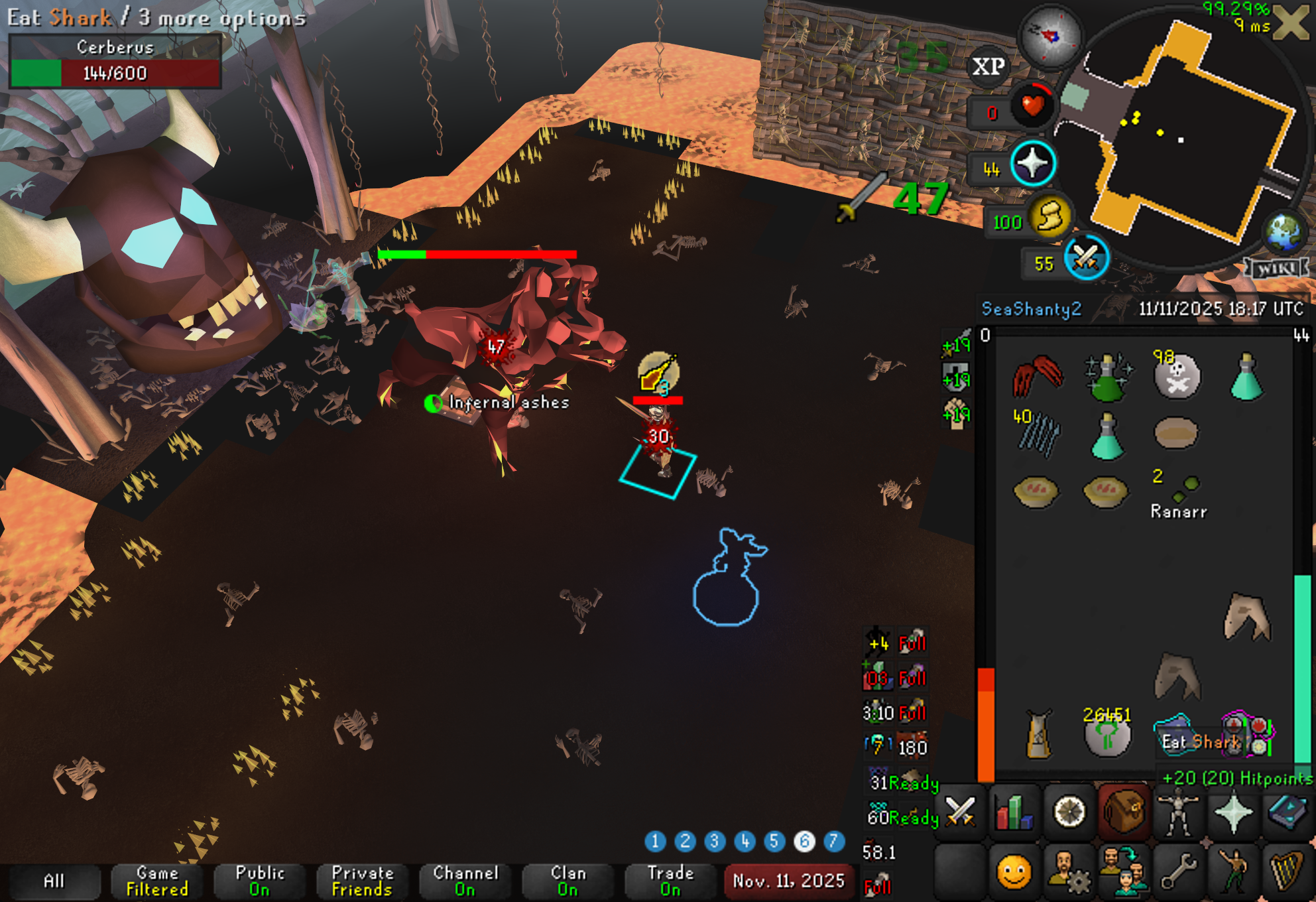Screen dimensions: 1316x902
Task: Open the Music player harp tab
Action: coord(1287,871)
